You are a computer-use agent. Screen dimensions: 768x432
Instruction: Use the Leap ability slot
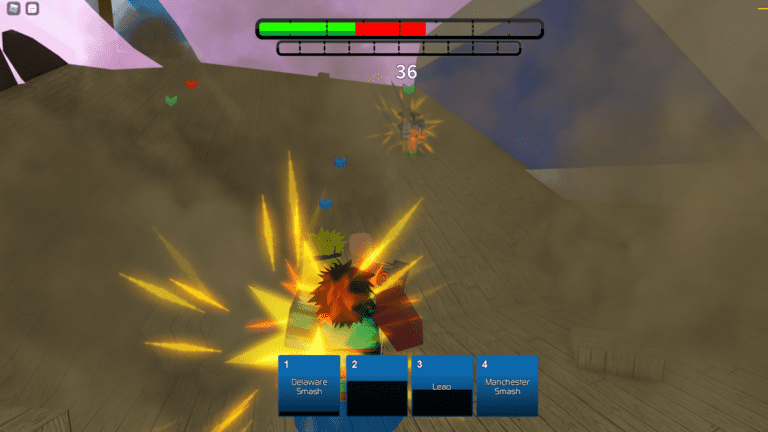pyautogui.click(x=441, y=386)
